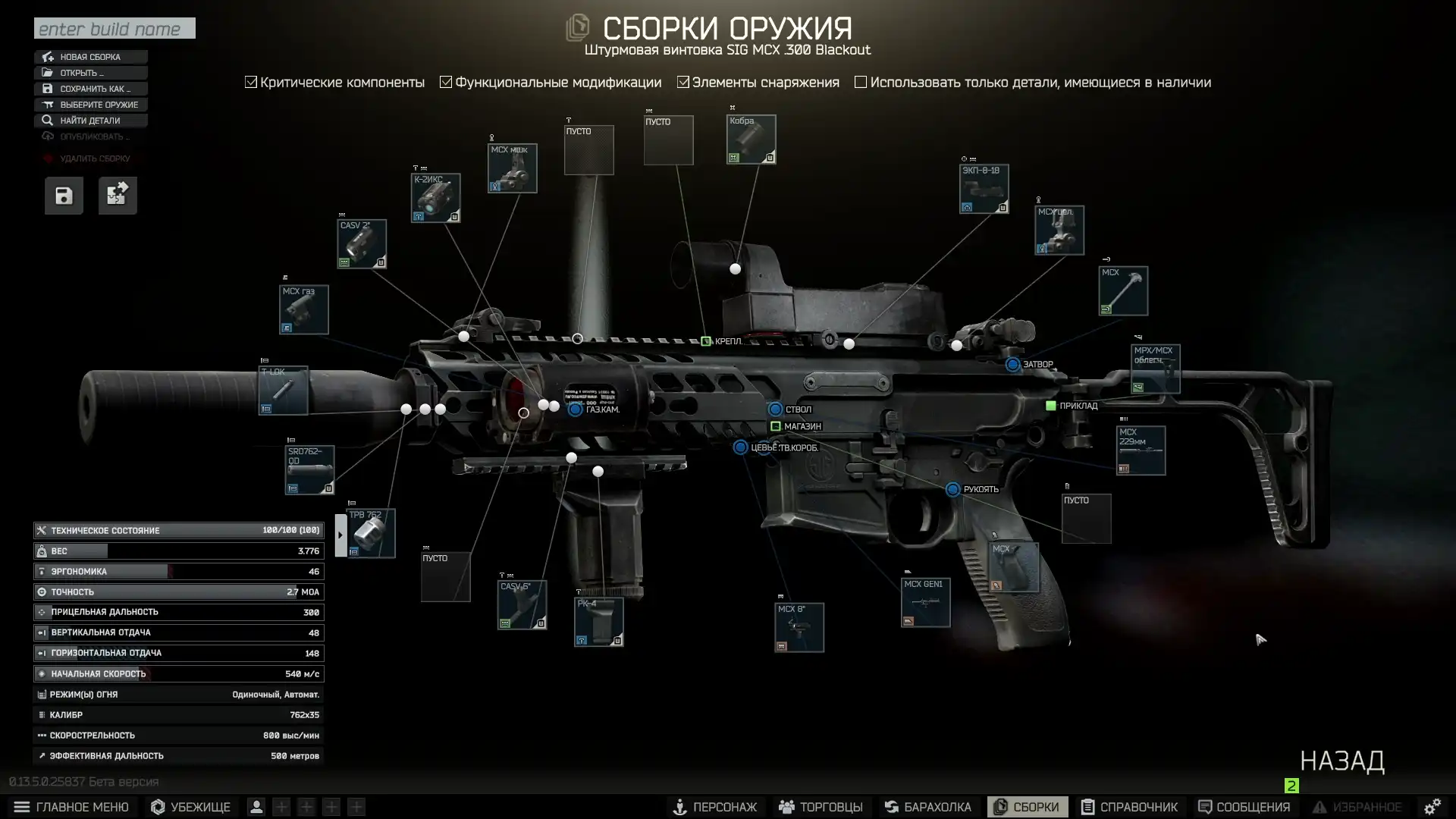
Task: Open the SRD762-QD suppressor slot
Action: [309, 470]
